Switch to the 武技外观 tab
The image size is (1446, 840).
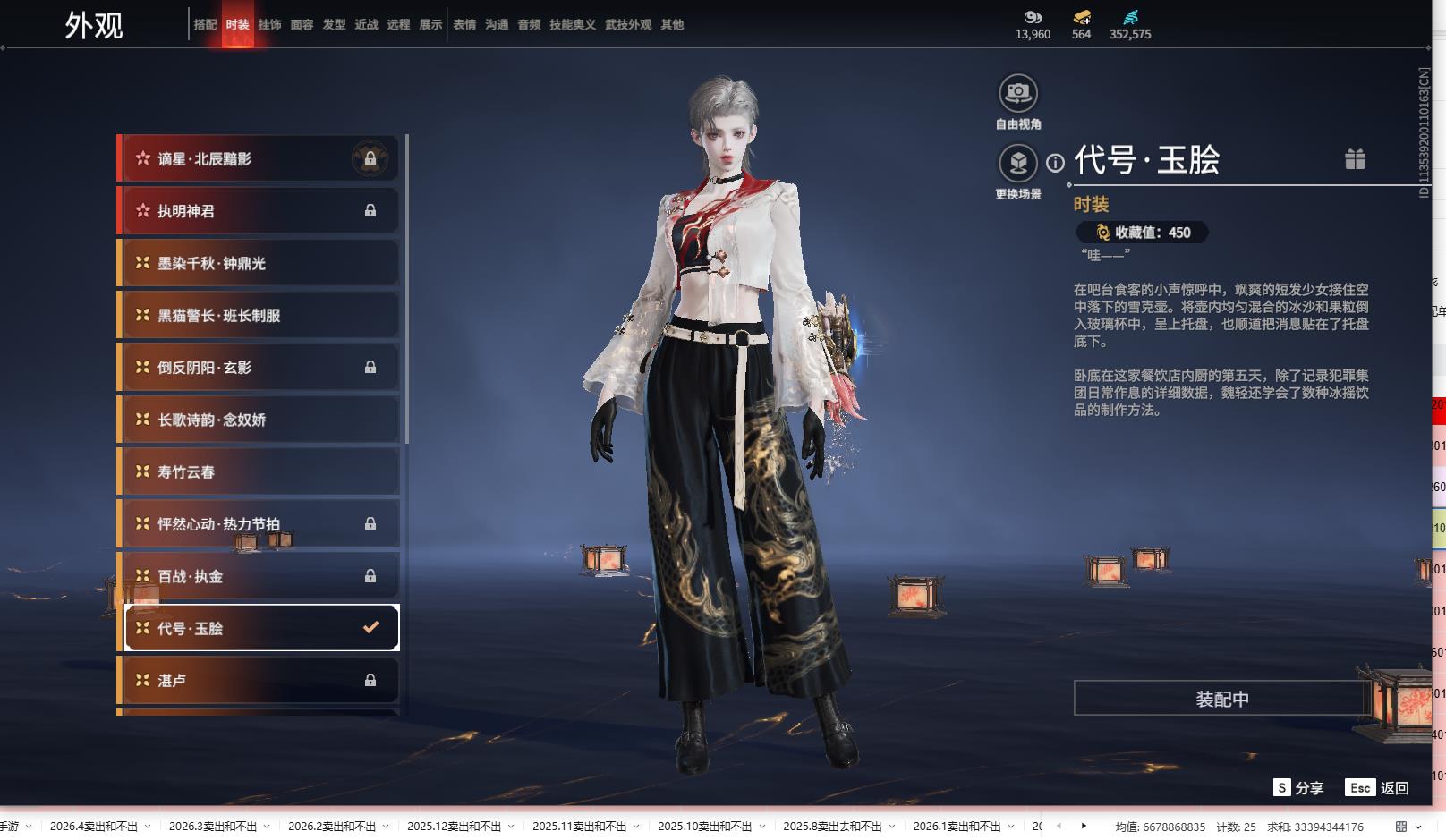[627, 25]
